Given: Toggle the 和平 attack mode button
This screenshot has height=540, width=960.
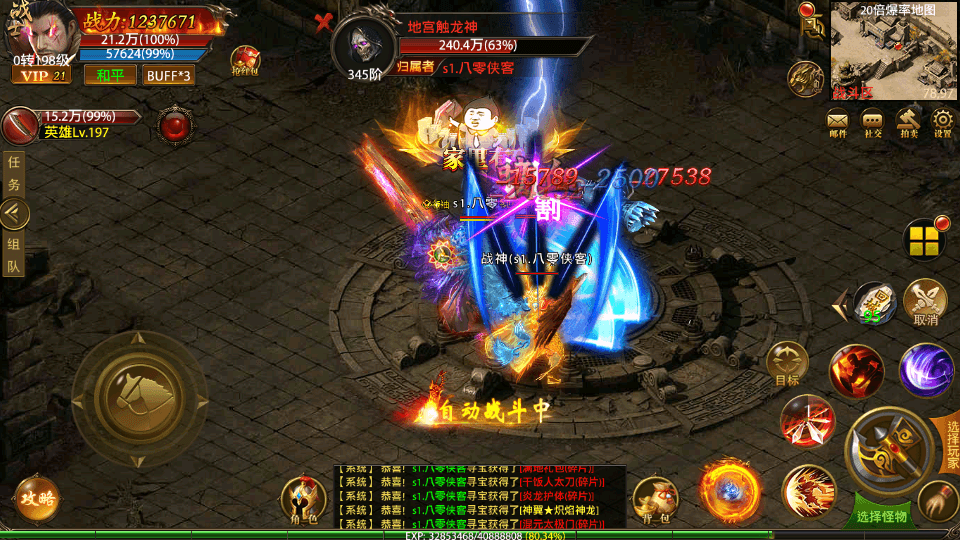Looking at the screenshot, I should (x=110, y=75).
